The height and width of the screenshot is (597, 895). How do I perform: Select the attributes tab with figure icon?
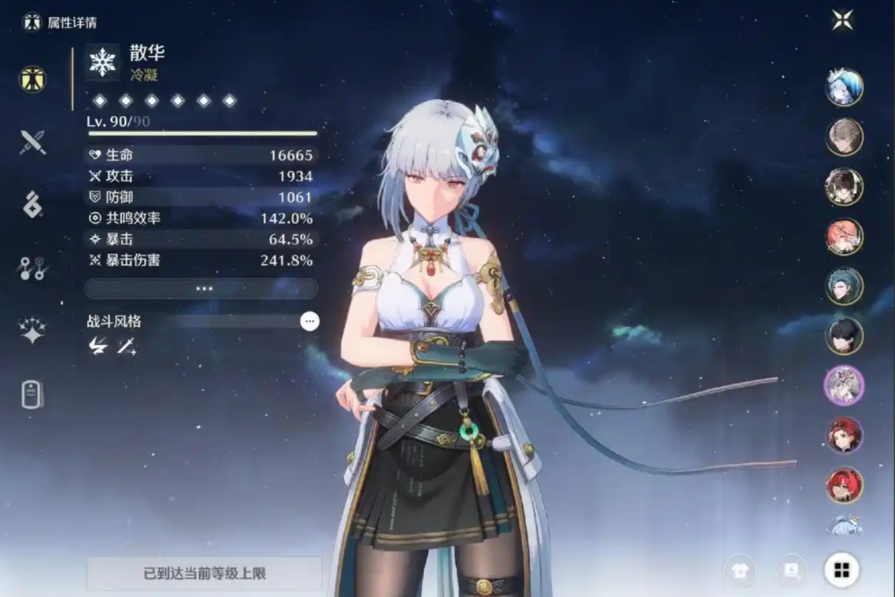[x=33, y=79]
